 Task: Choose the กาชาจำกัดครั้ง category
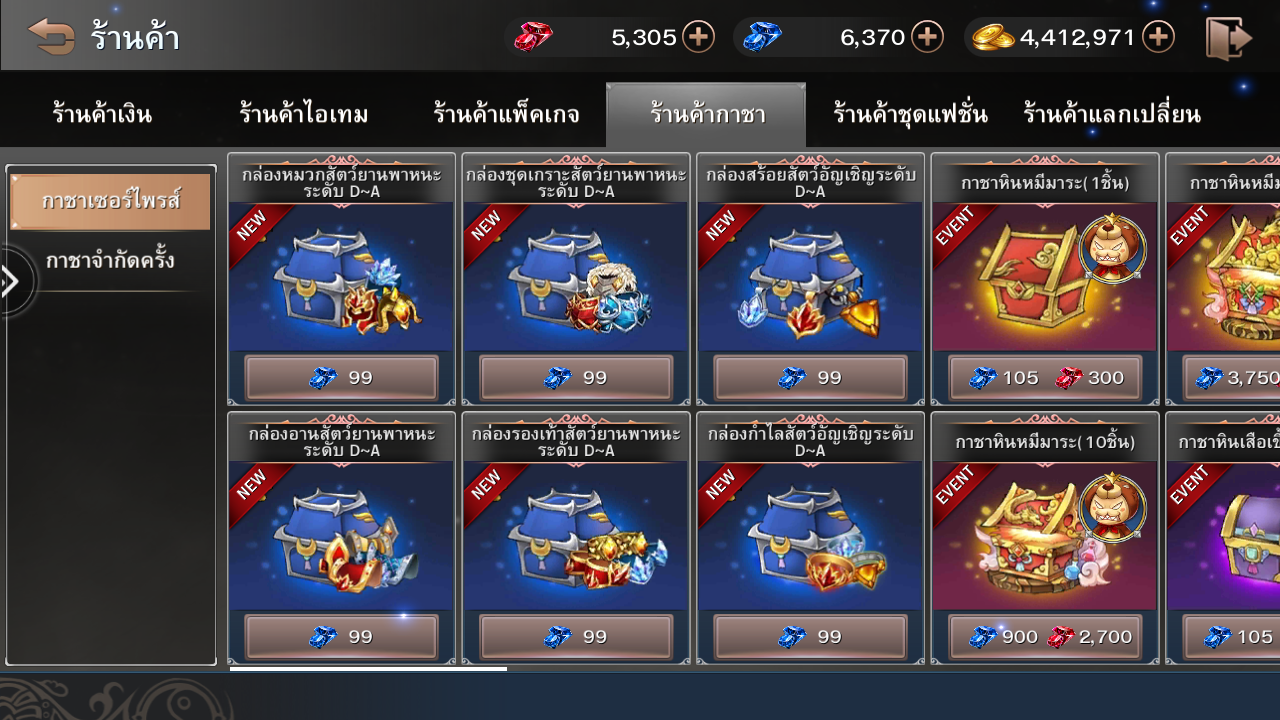pyautogui.click(x=110, y=261)
